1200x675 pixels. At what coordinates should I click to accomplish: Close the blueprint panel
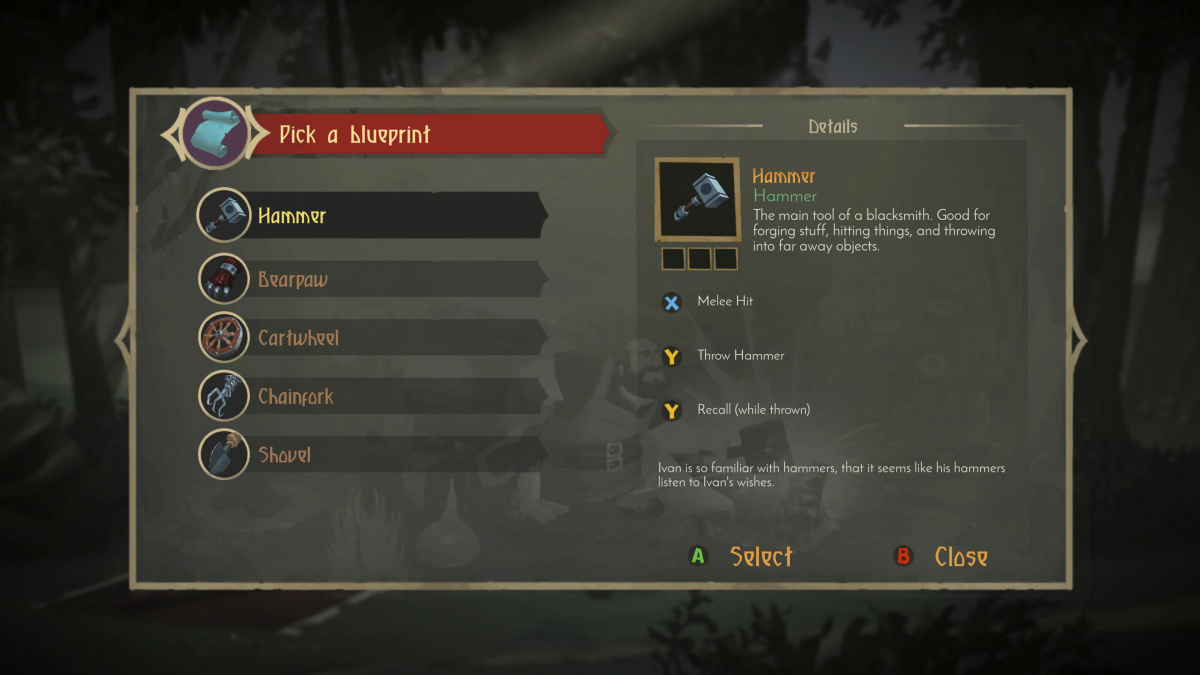943,557
